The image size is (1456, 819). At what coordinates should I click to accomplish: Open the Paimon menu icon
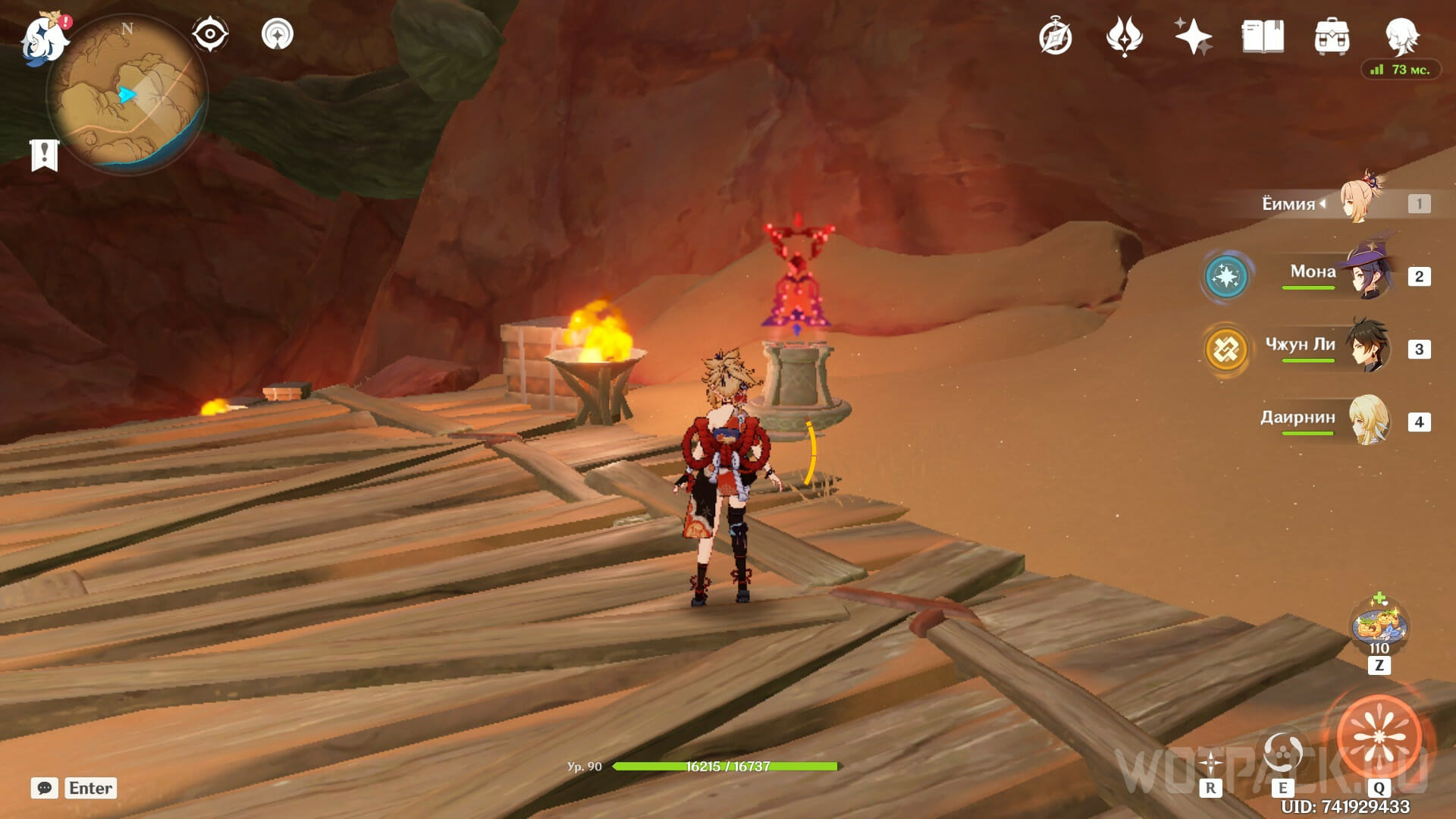[44, 39]
